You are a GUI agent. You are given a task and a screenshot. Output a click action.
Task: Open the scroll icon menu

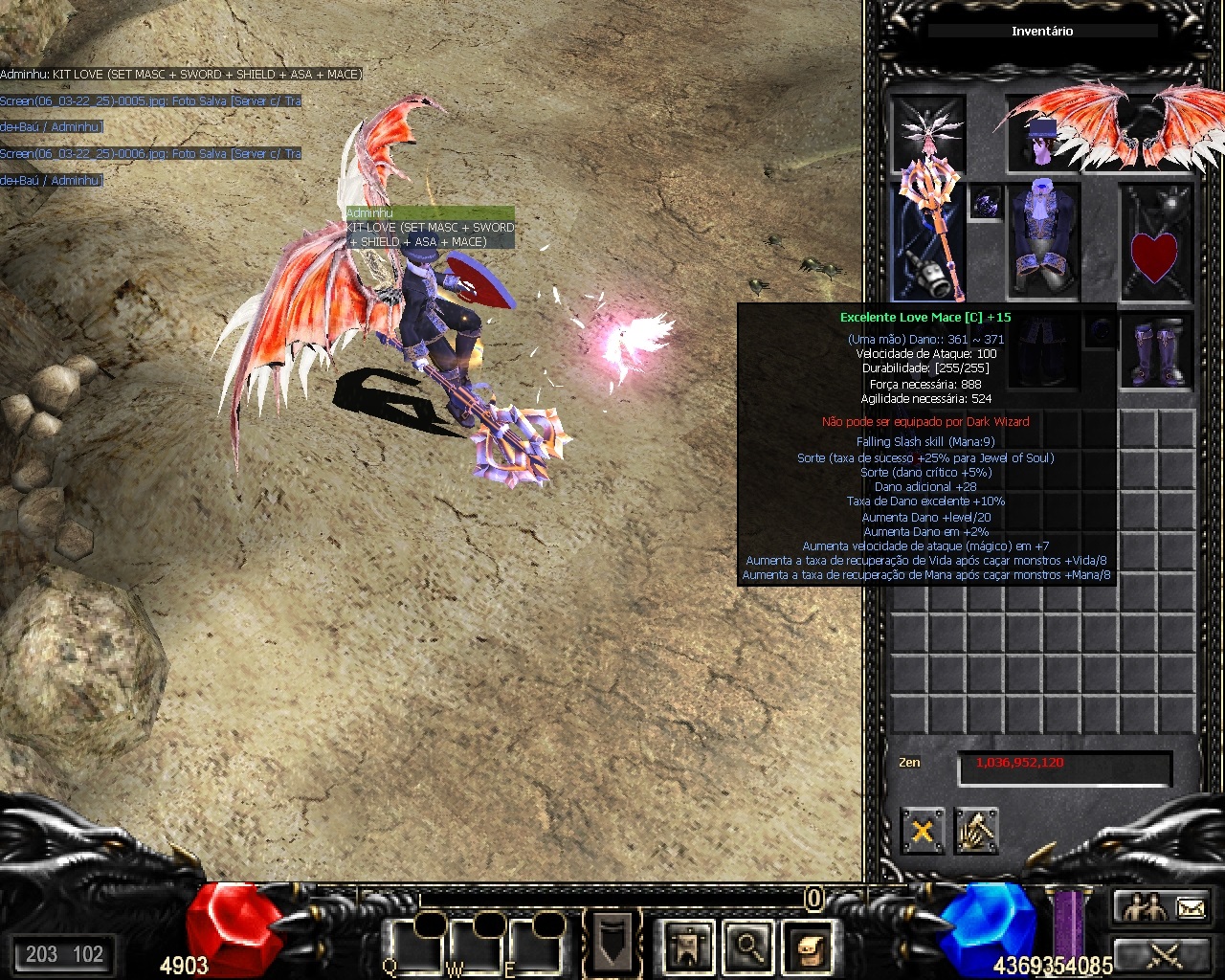pyautogui.click(x=809, y=947)
